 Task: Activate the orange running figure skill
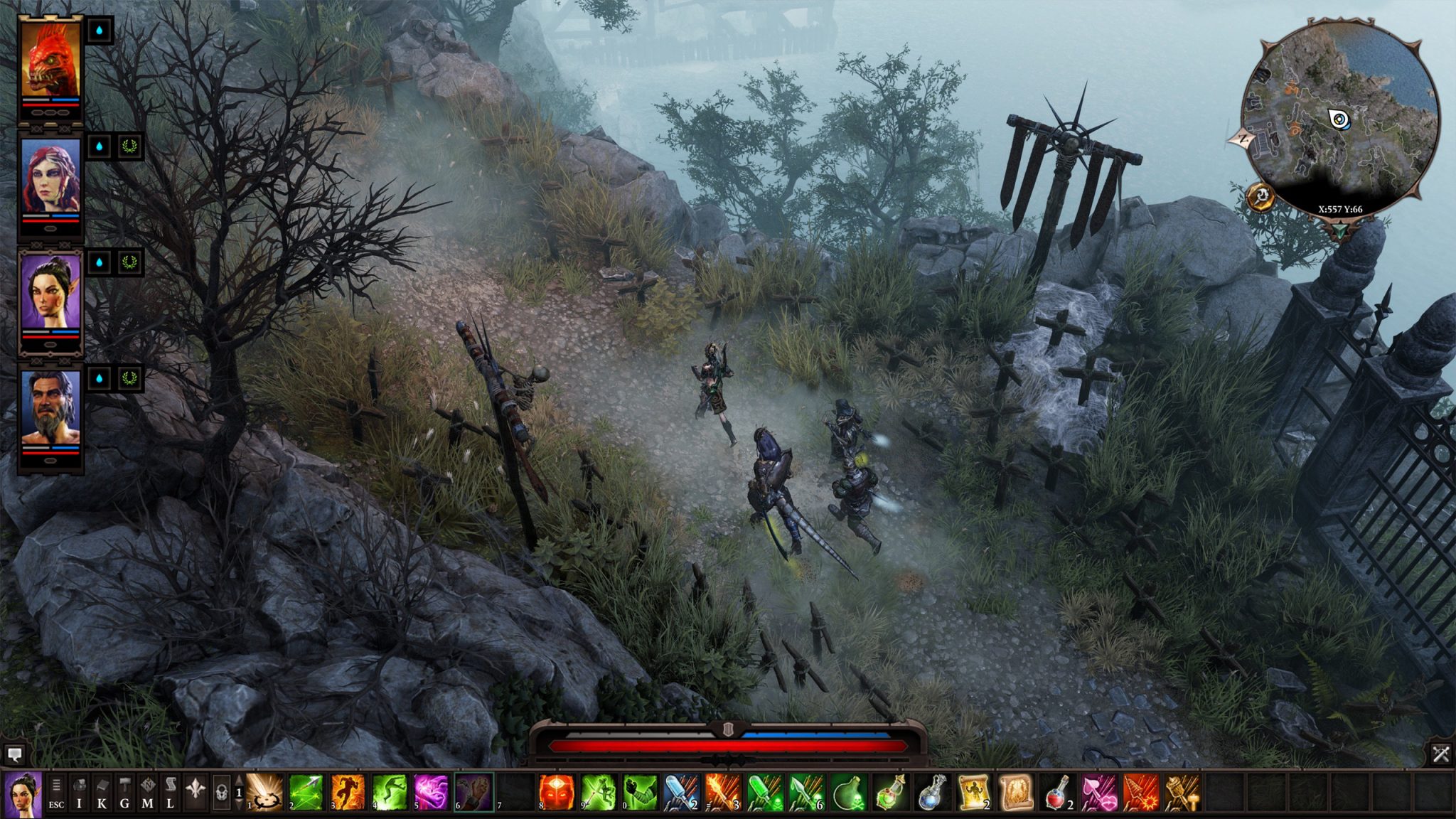348,792
